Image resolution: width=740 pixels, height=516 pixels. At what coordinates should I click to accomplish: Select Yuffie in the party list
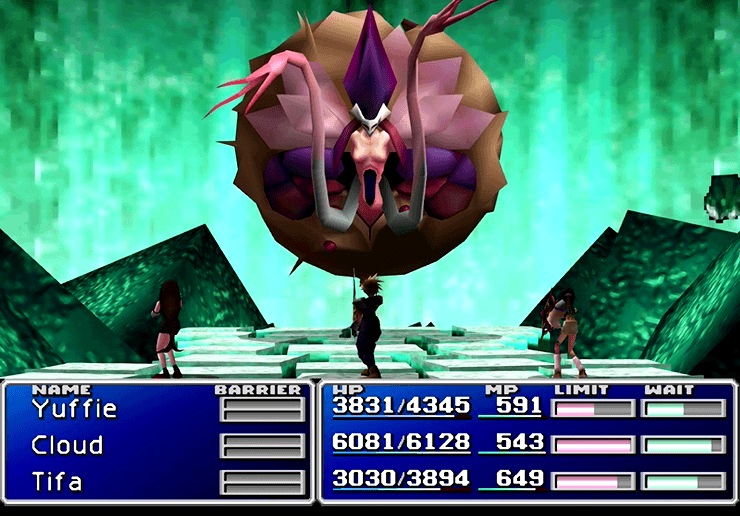(74, 409)
